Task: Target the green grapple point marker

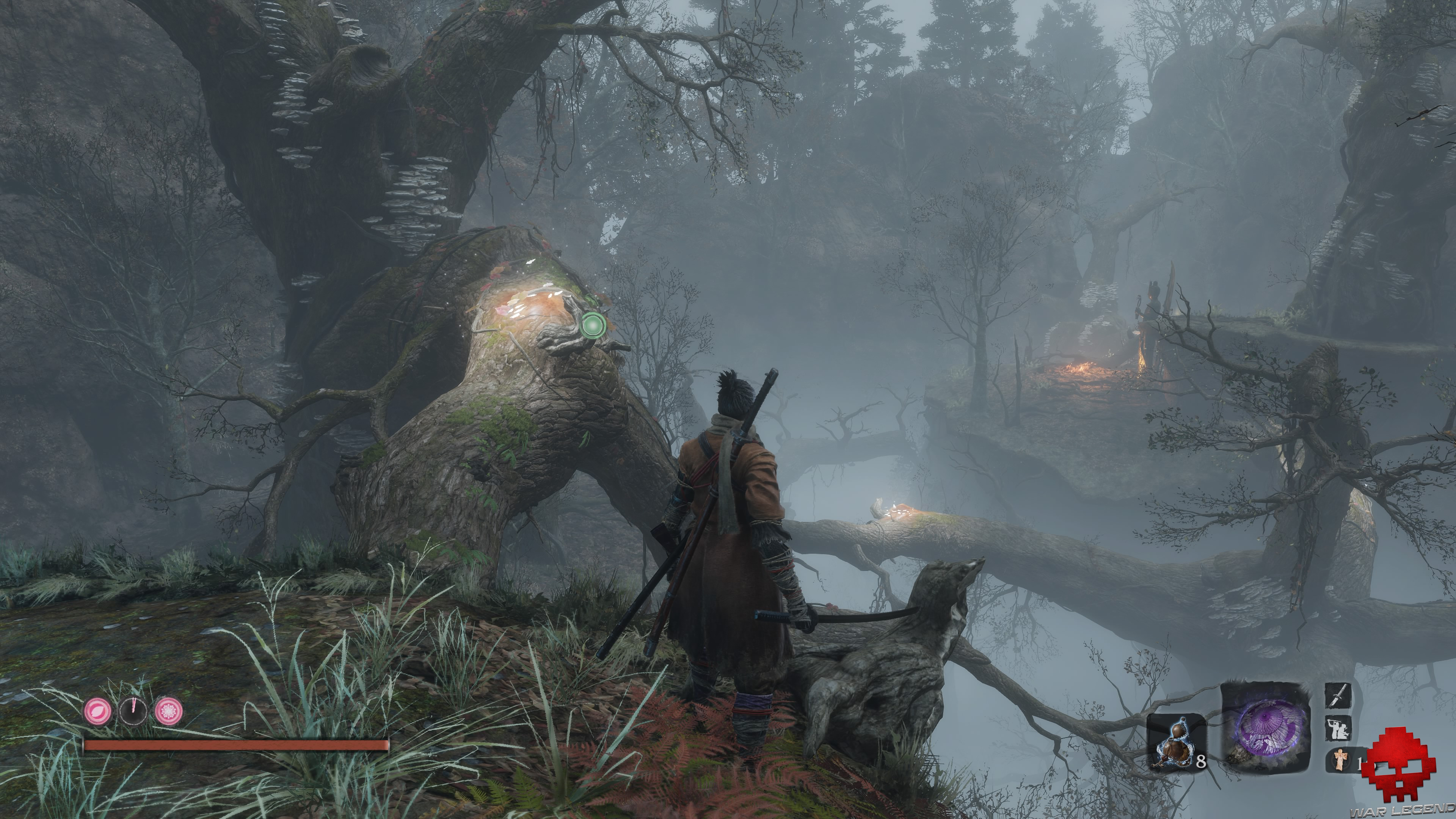Action: tap(592, 325)
